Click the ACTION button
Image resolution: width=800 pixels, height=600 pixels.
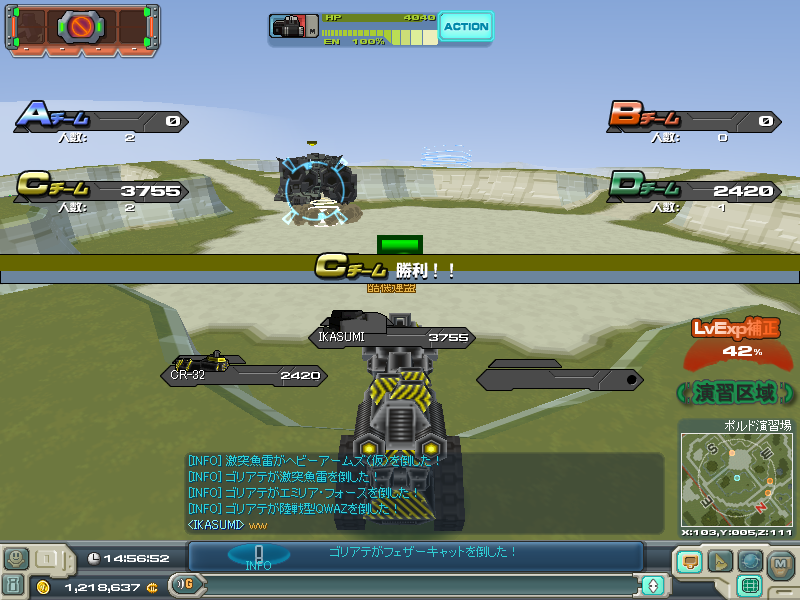click(x=466, y=26)
